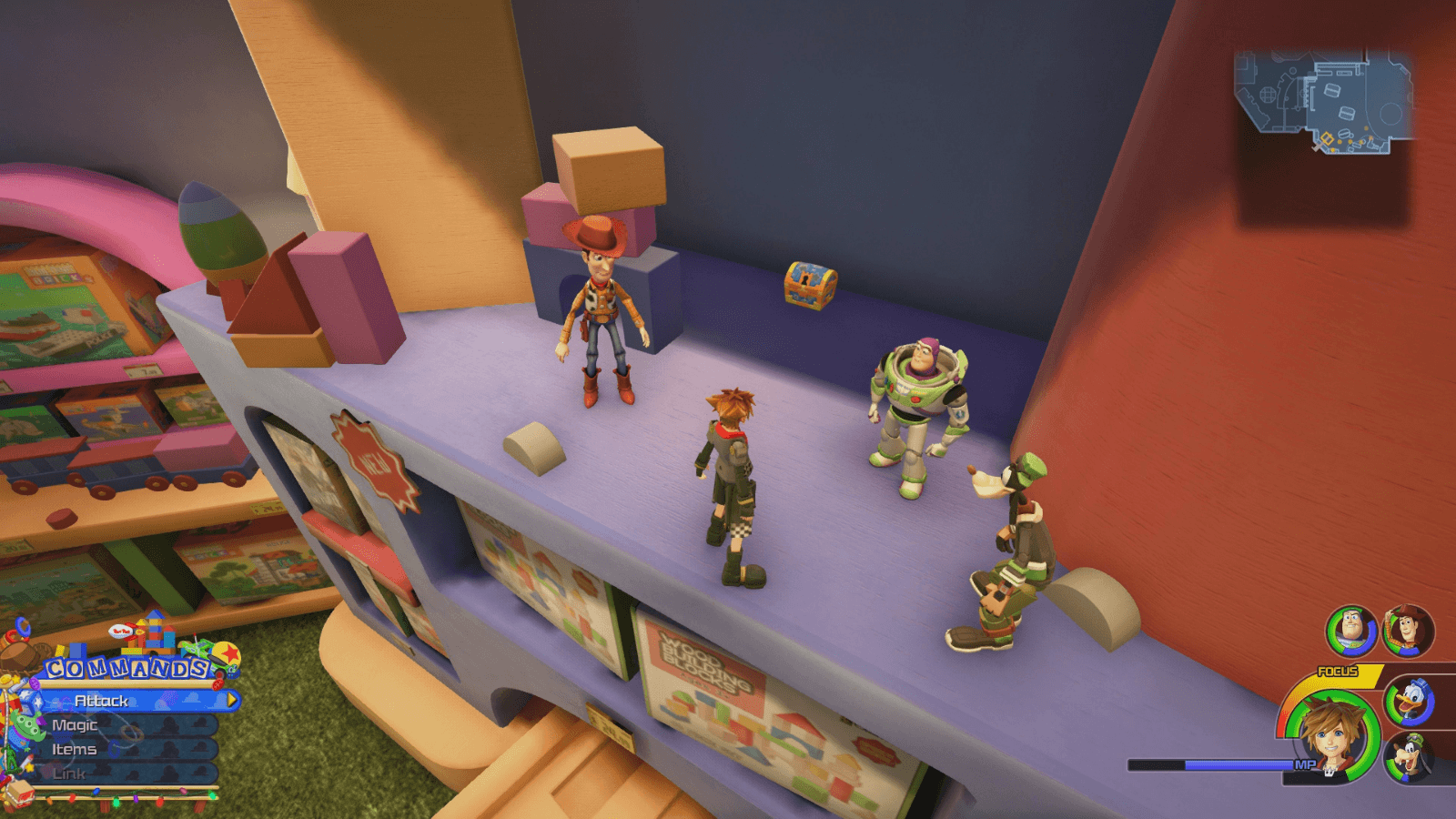The height and width of the screenshot is (819, 1456).
Task: Click the green toy airplane beside COMMANDS
Action: point(196,648)
